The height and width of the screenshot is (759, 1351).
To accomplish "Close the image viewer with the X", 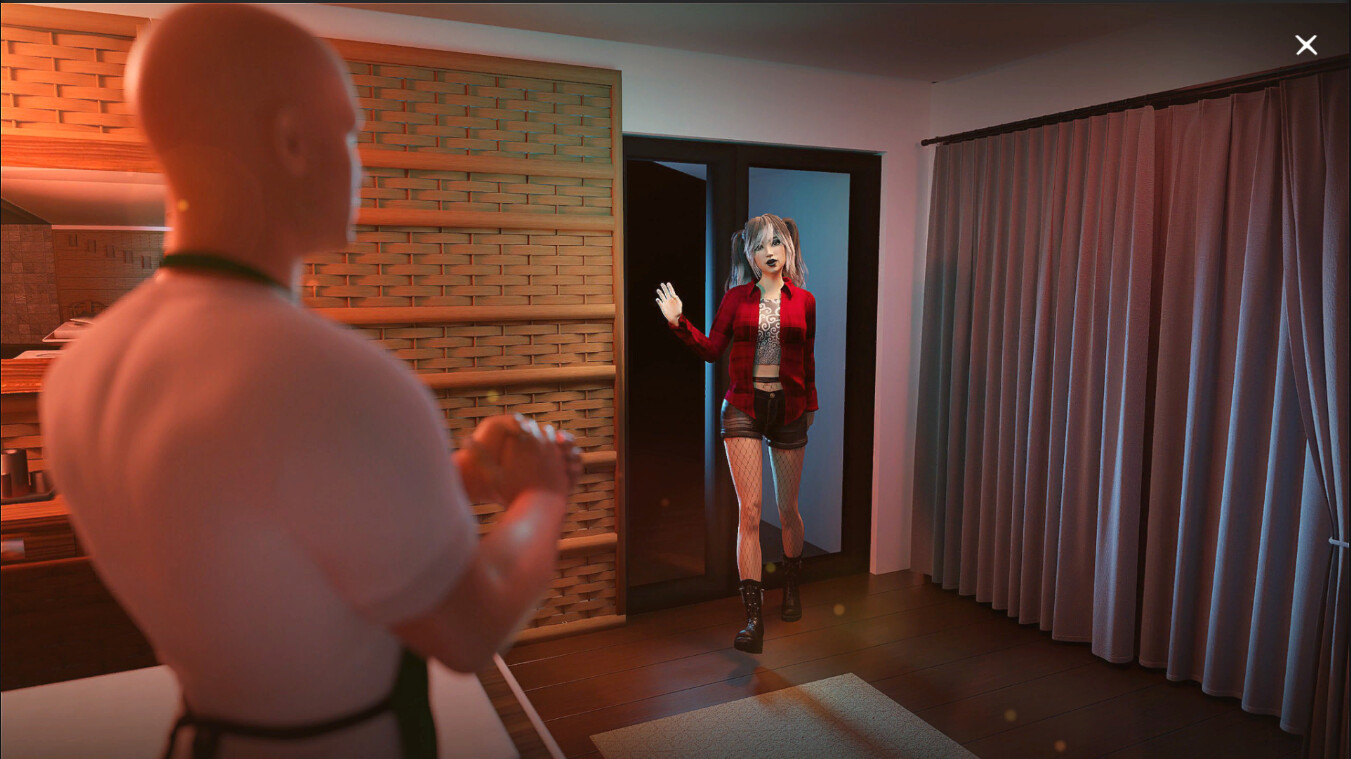I will click(1307, 45).
